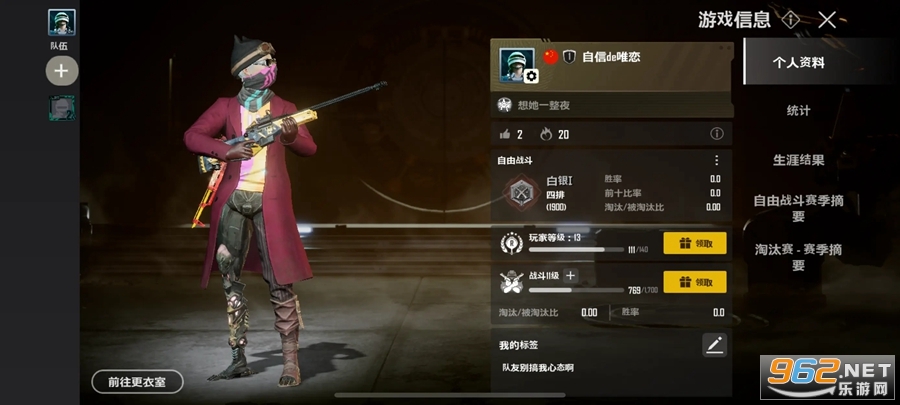Claim the 战斗II级 reward with 领取
The image size is (900, 405).
(695, 282)
